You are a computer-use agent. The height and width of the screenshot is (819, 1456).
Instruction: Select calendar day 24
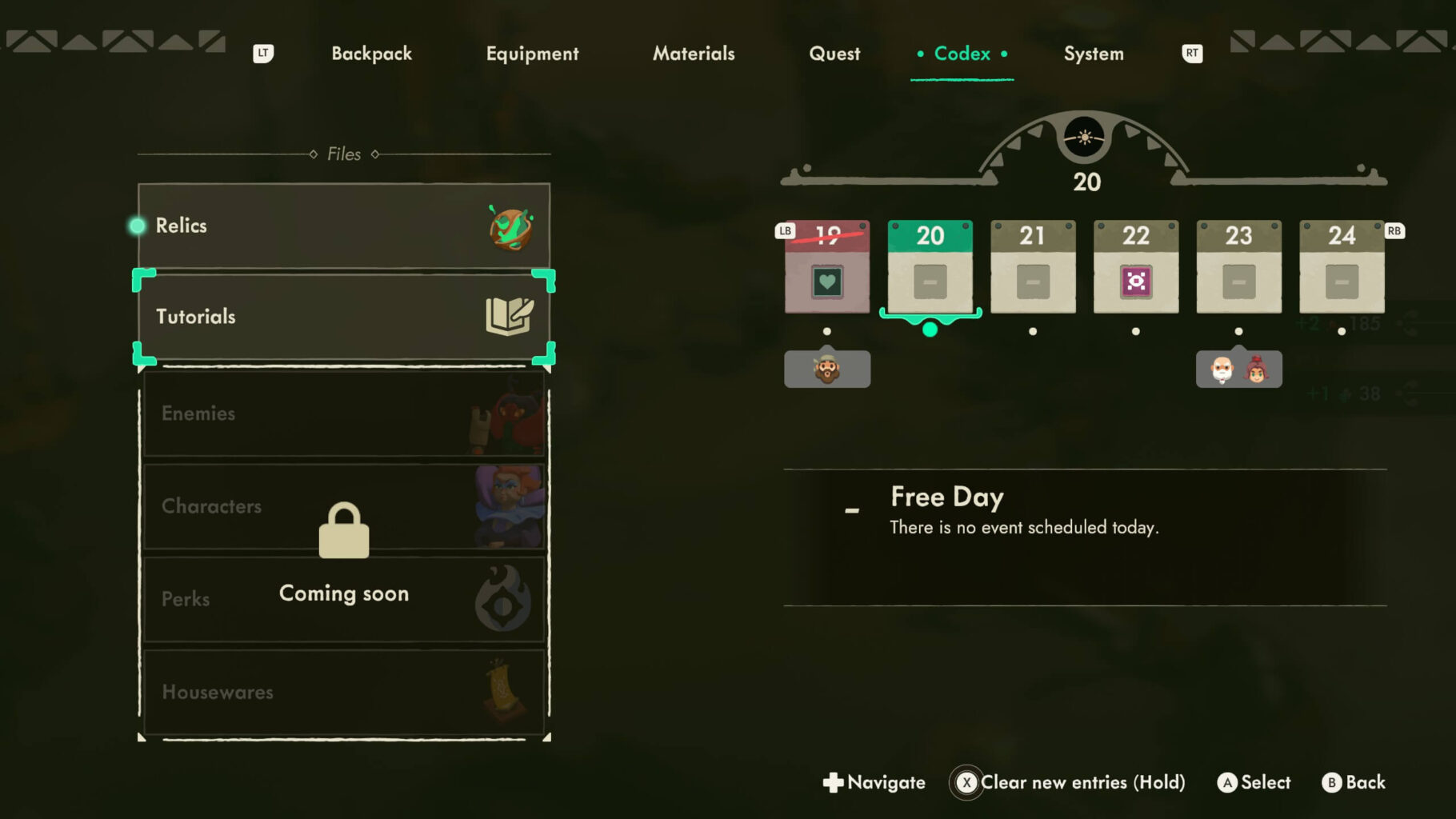(1342, 266)
